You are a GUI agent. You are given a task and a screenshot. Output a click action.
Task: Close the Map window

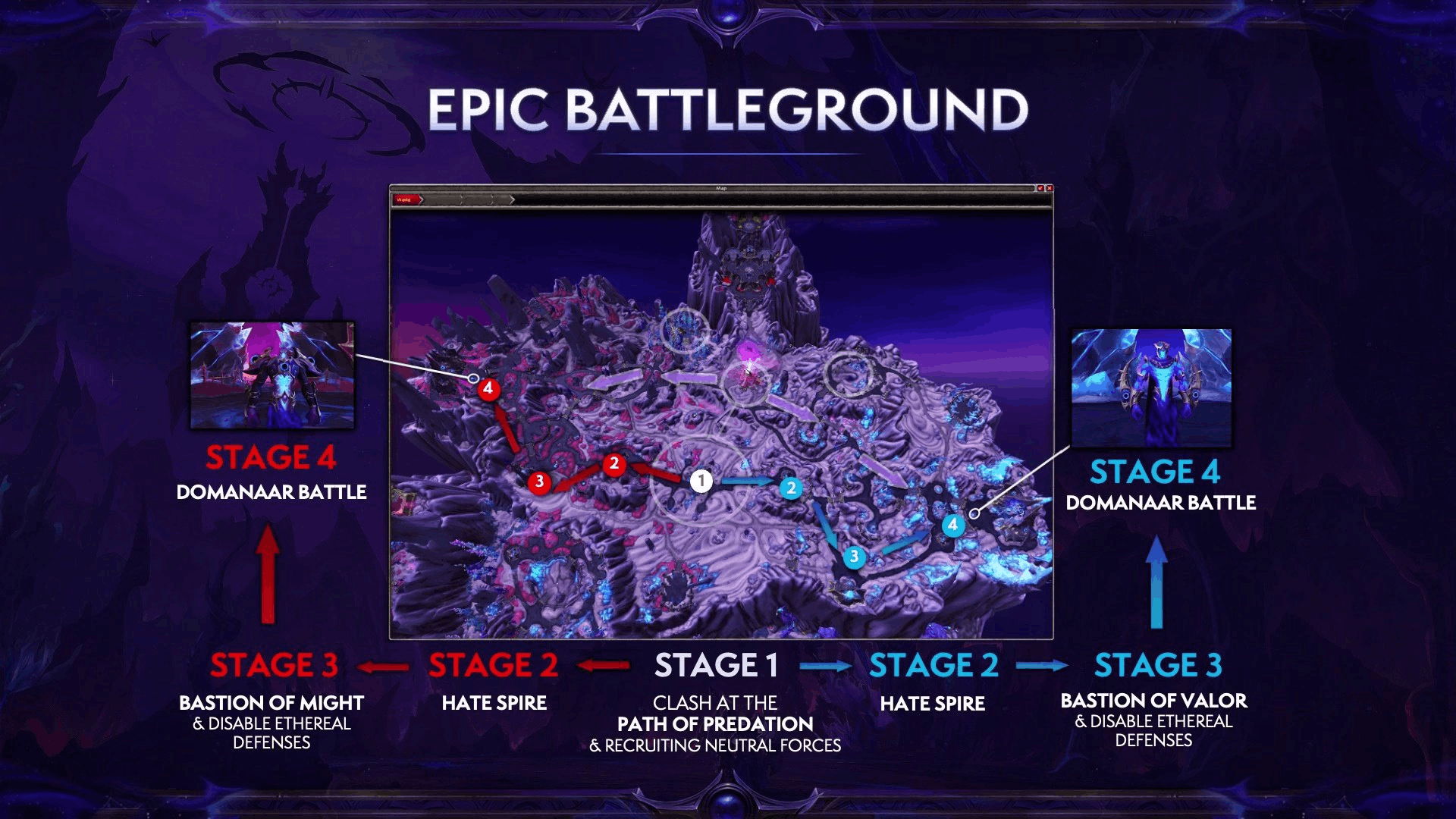[x=1049, y=188]
